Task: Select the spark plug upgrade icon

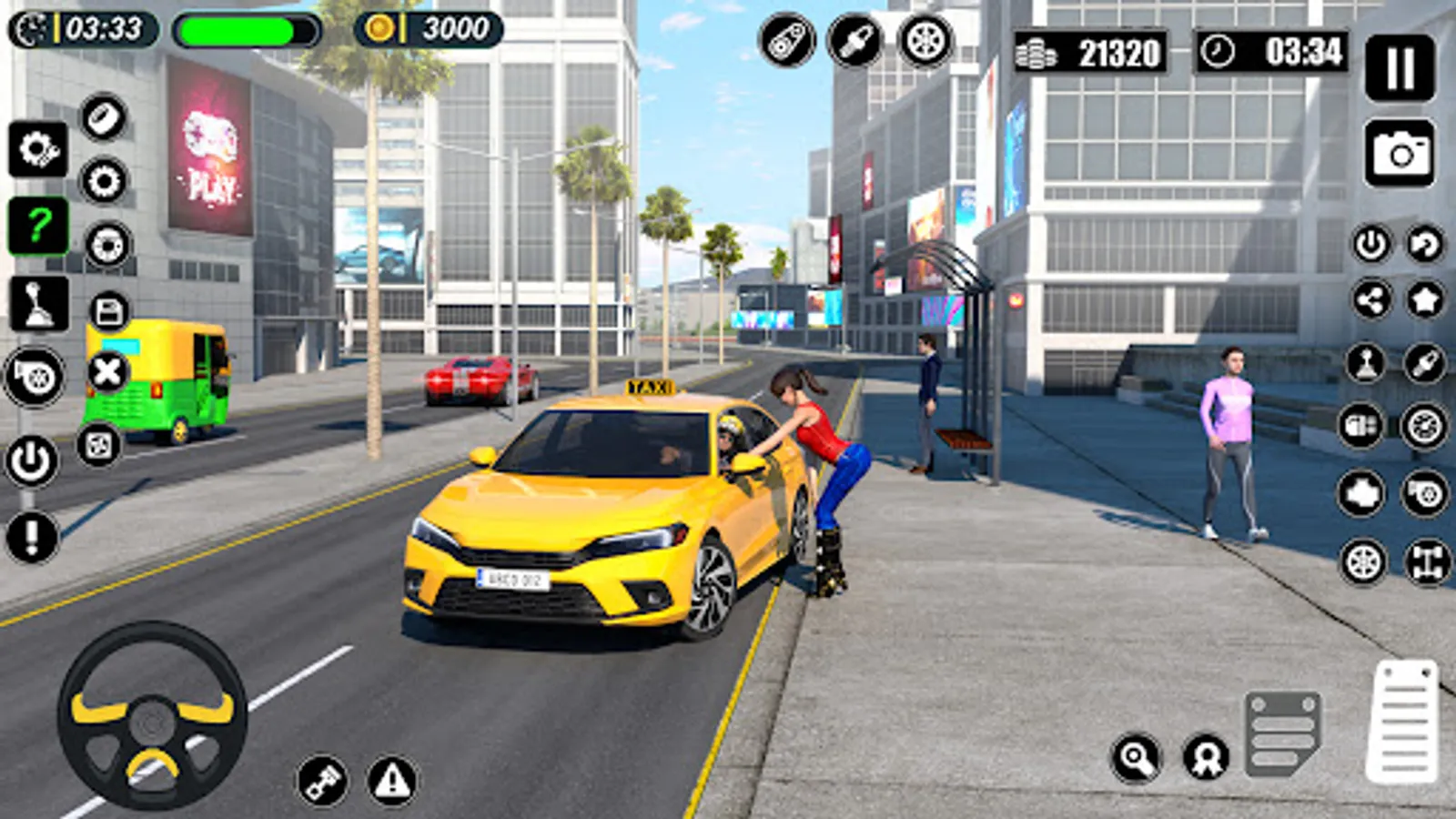Action: (x=854, y=40)
